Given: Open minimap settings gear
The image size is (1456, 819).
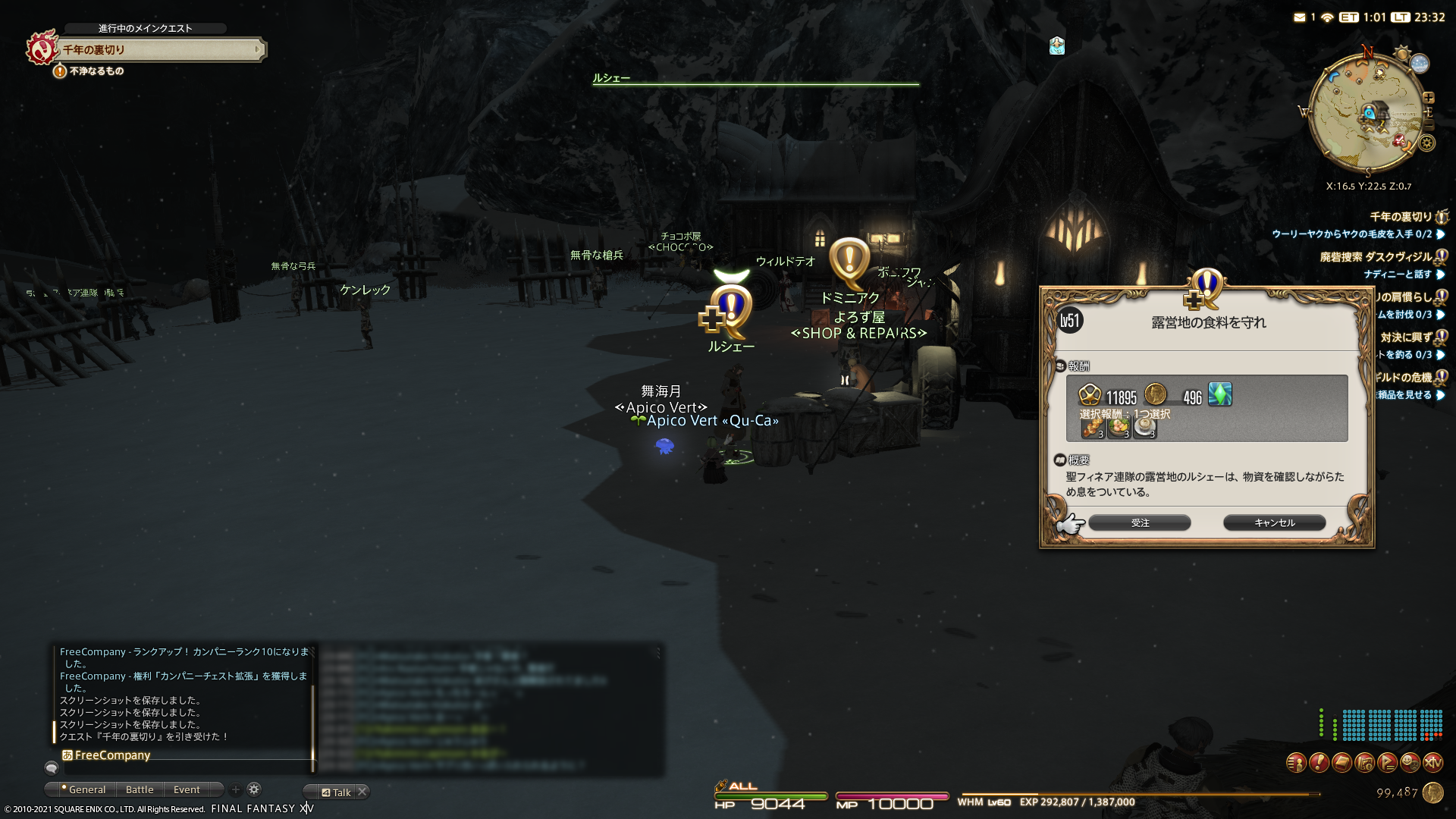Looking at the screenshot, I should coord(1427,143).
